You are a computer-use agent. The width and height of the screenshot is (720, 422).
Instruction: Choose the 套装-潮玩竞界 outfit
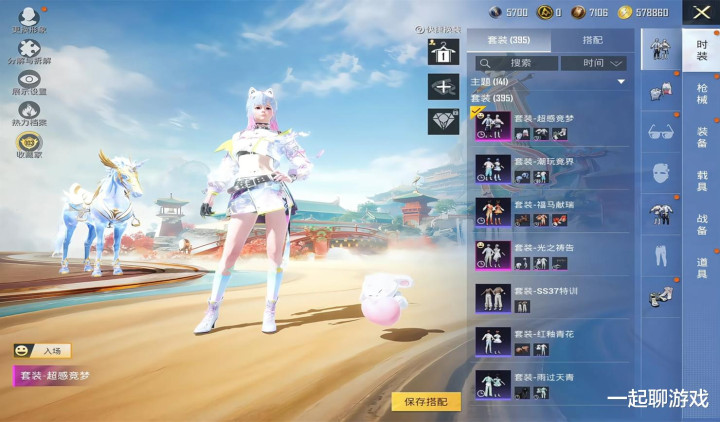[x=550, y=168]
